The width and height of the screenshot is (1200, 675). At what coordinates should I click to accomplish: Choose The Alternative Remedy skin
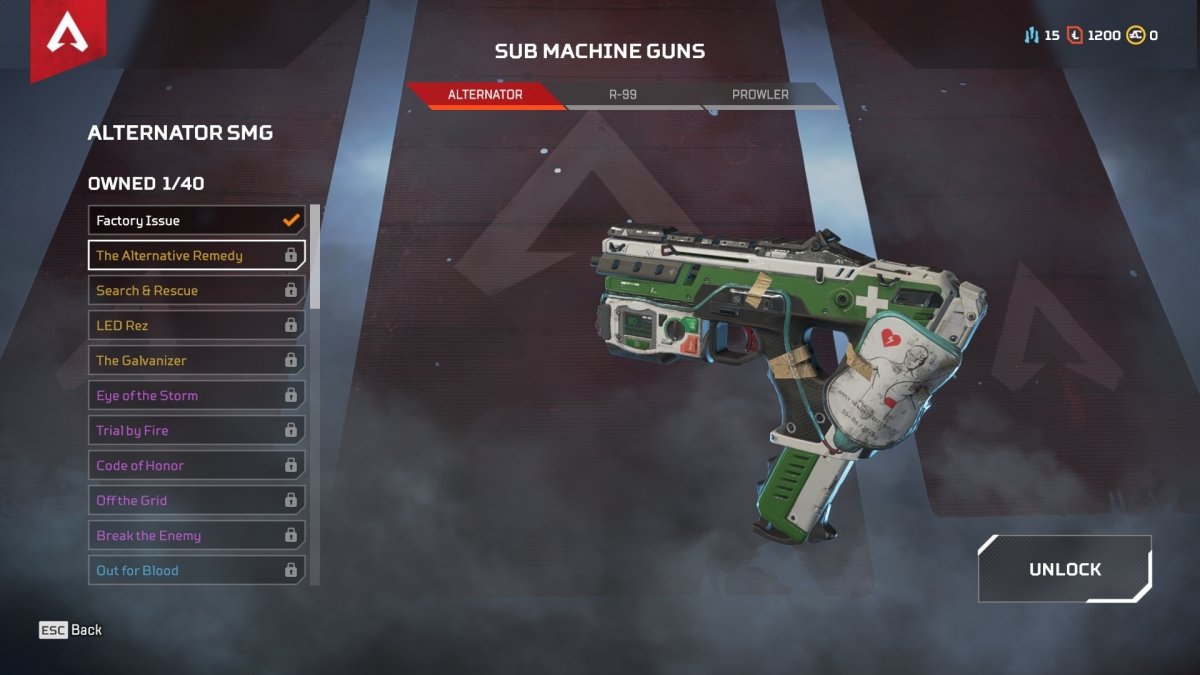(x=196, y=255)
